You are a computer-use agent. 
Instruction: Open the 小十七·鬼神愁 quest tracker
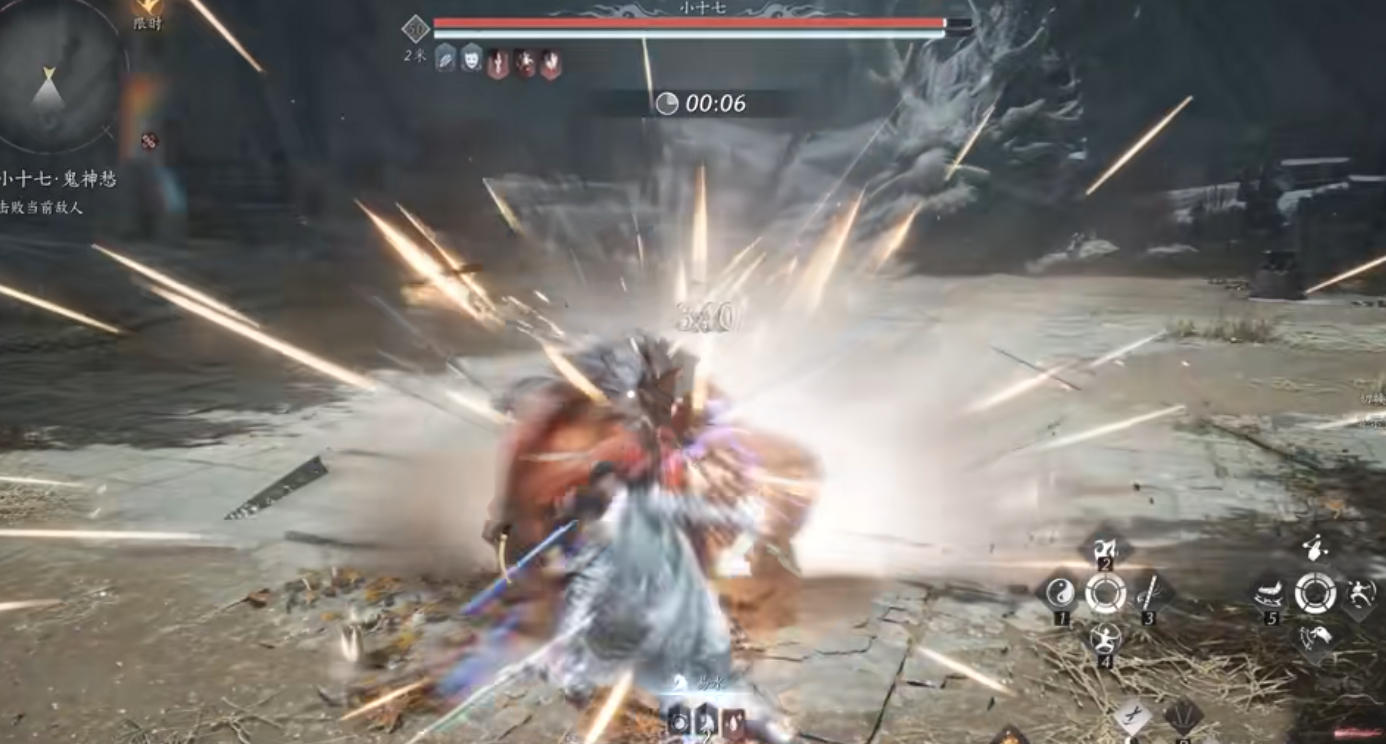(x=57, y=180)
